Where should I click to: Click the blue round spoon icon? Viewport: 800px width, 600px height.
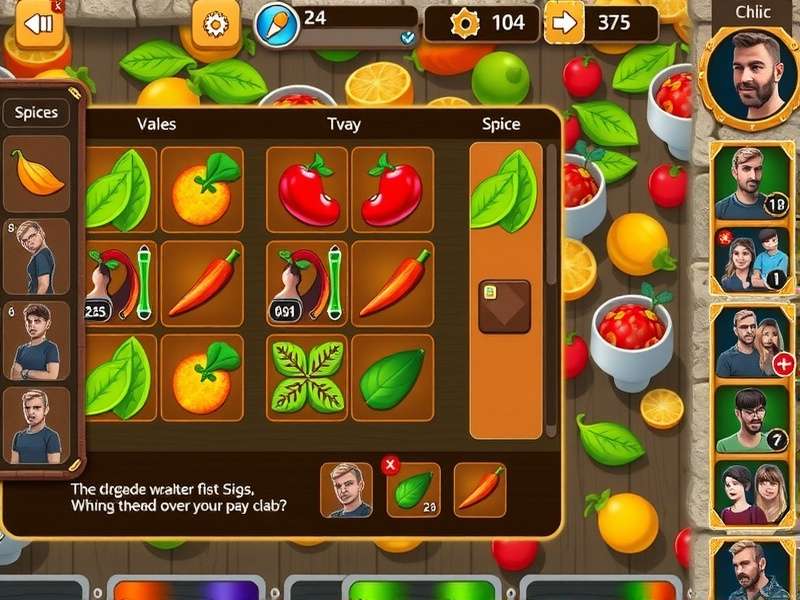point(277,24)
